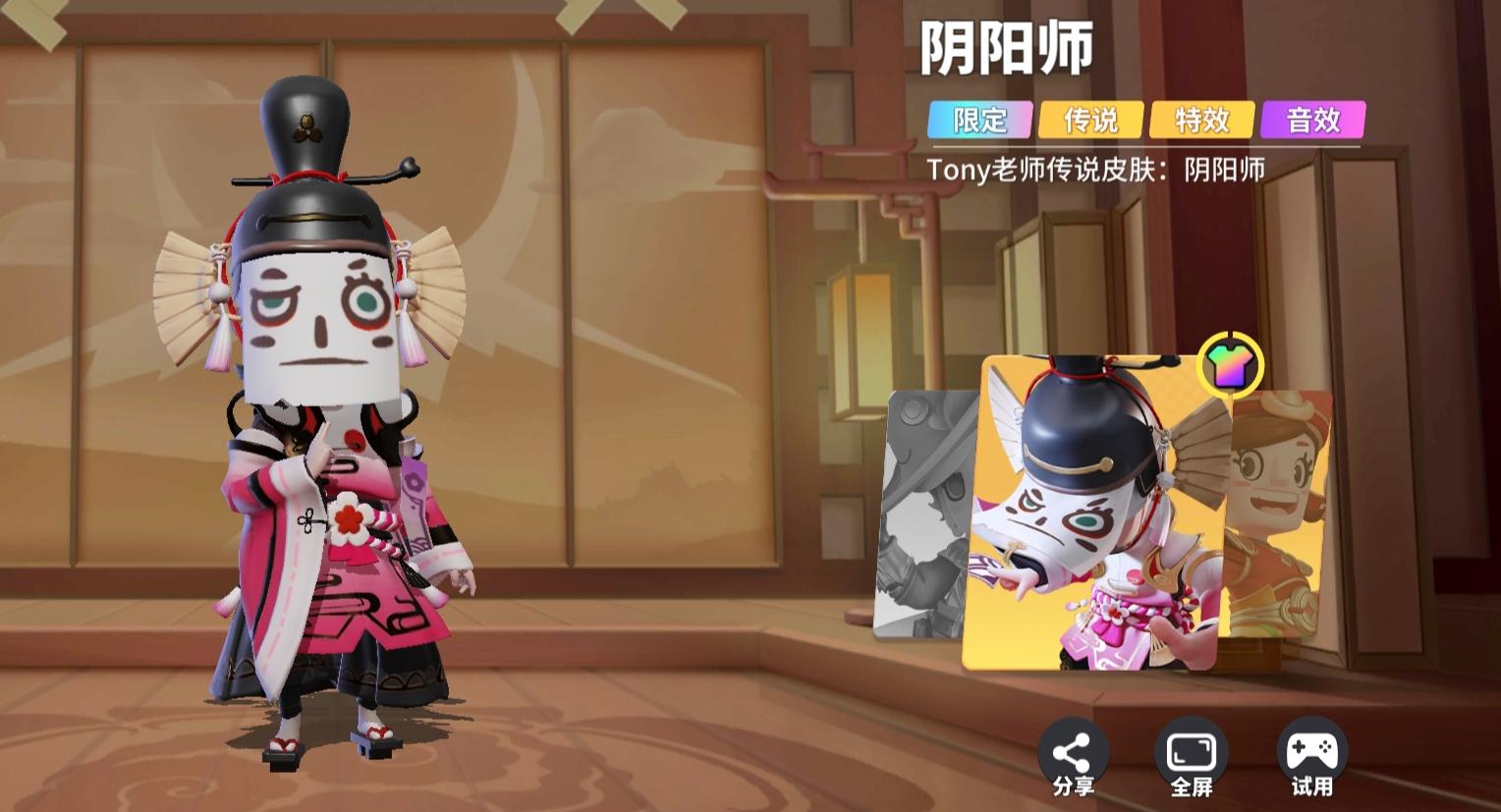Click the share arrow symbol

pyautogui.click(x=1074, y=748)
